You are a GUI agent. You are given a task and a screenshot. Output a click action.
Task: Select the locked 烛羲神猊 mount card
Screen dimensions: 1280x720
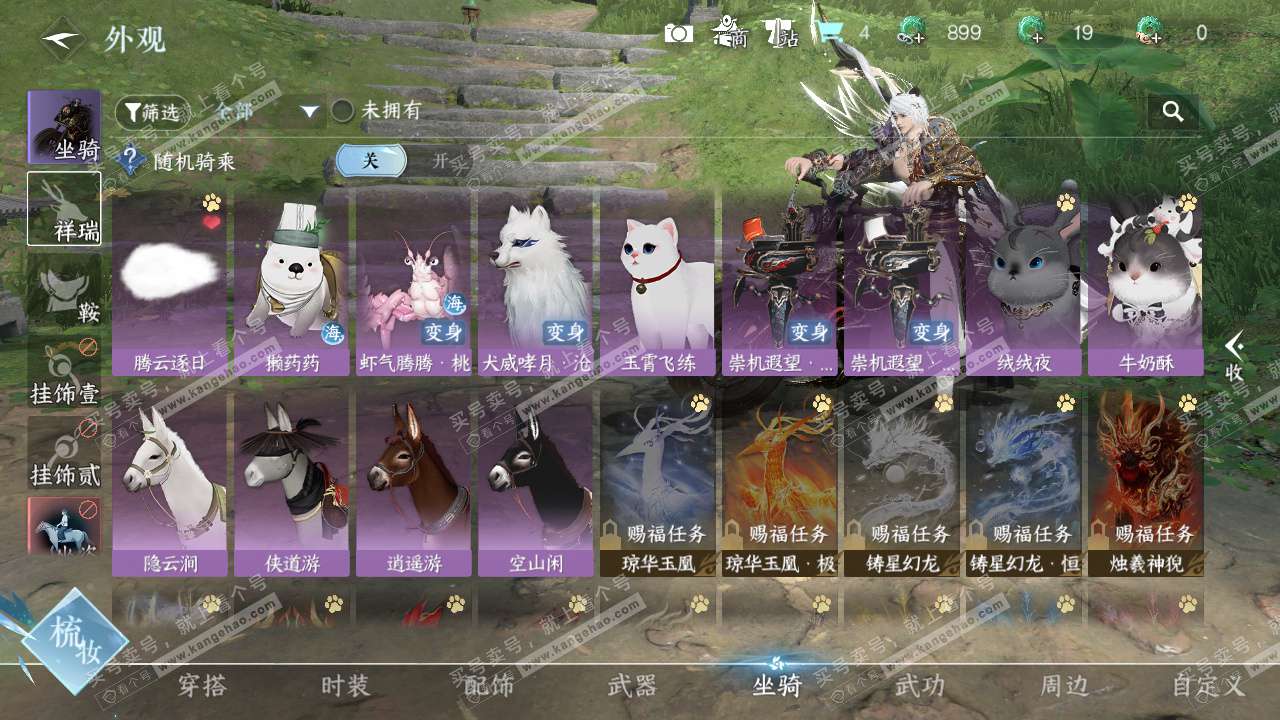[x=1145, y=484]
